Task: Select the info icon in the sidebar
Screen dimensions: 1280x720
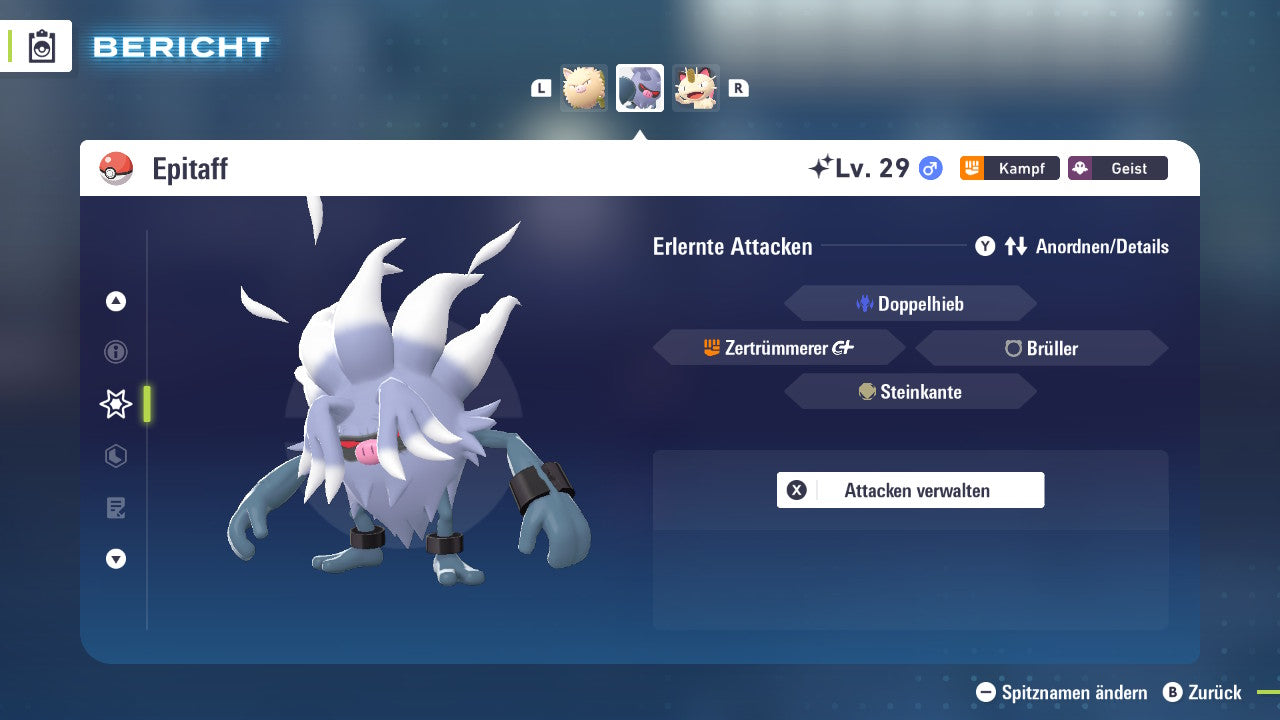Action: [x=115, y=352]
